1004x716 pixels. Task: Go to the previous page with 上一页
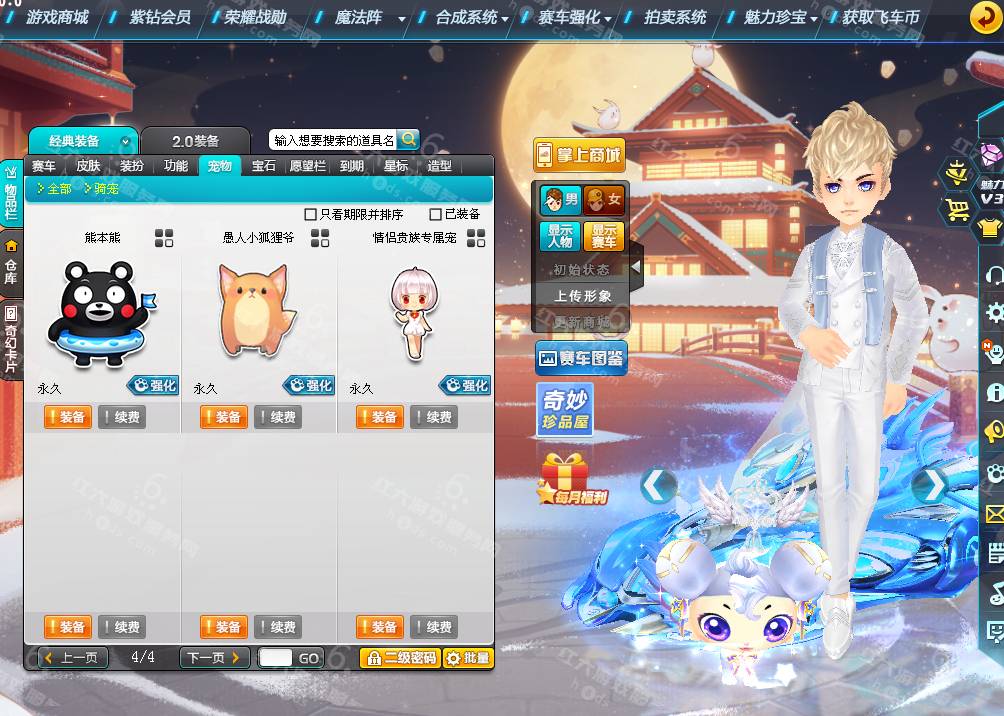pyautogui.click(x=73, y=658)
